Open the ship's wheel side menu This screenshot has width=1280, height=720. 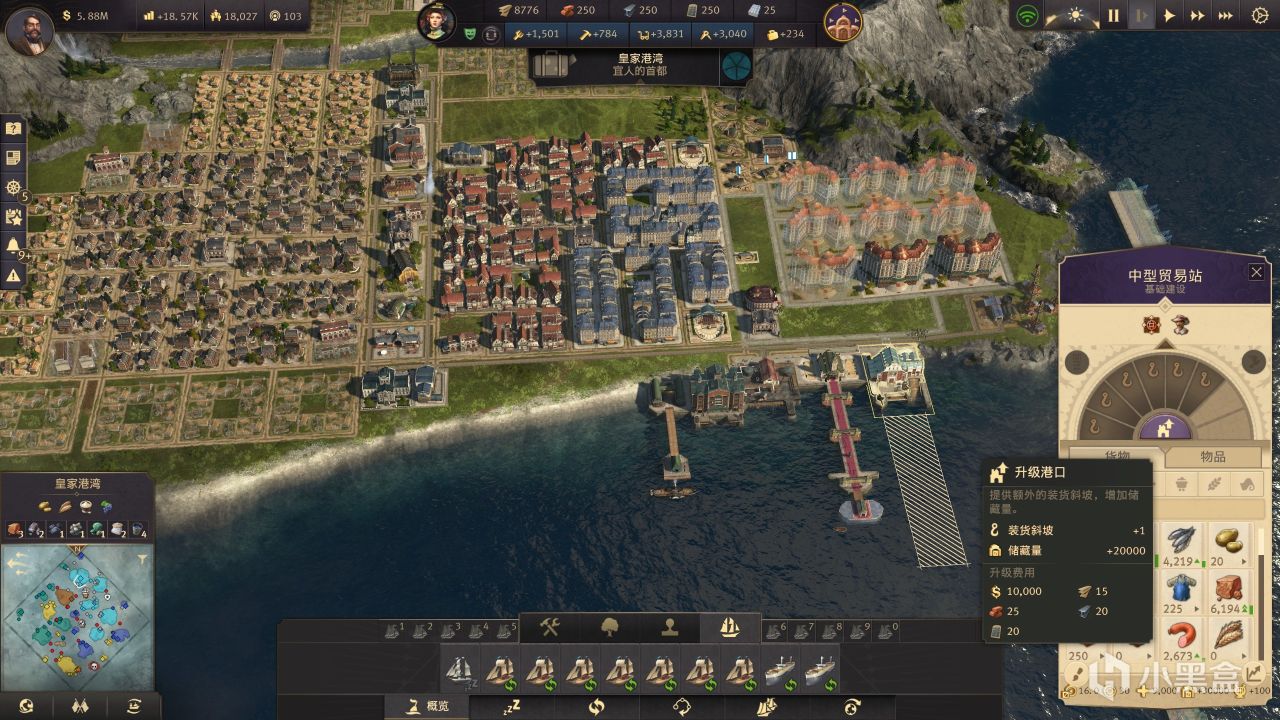coord(13,188)
